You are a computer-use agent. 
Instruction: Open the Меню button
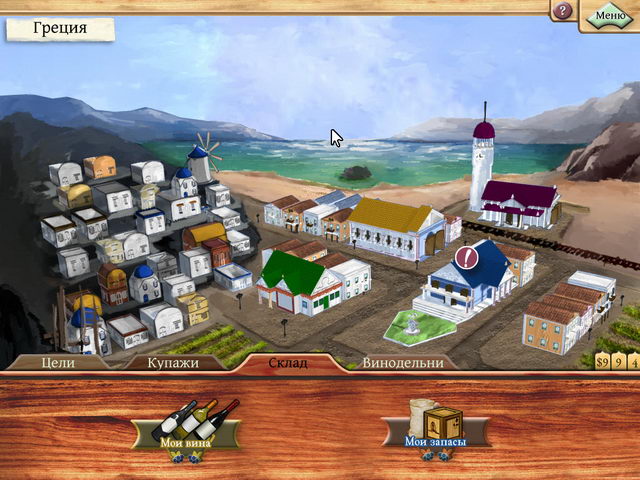click(x=610, y=15)
